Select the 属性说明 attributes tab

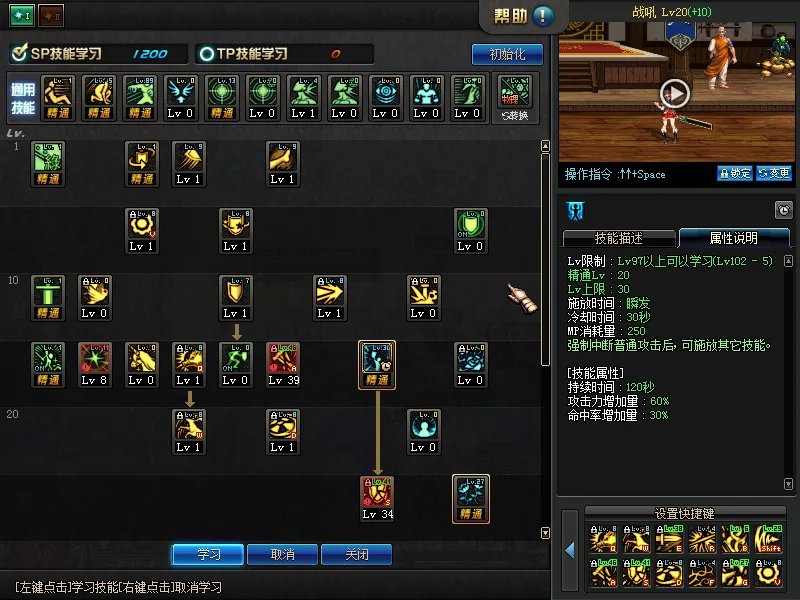[x=733, y=238]
